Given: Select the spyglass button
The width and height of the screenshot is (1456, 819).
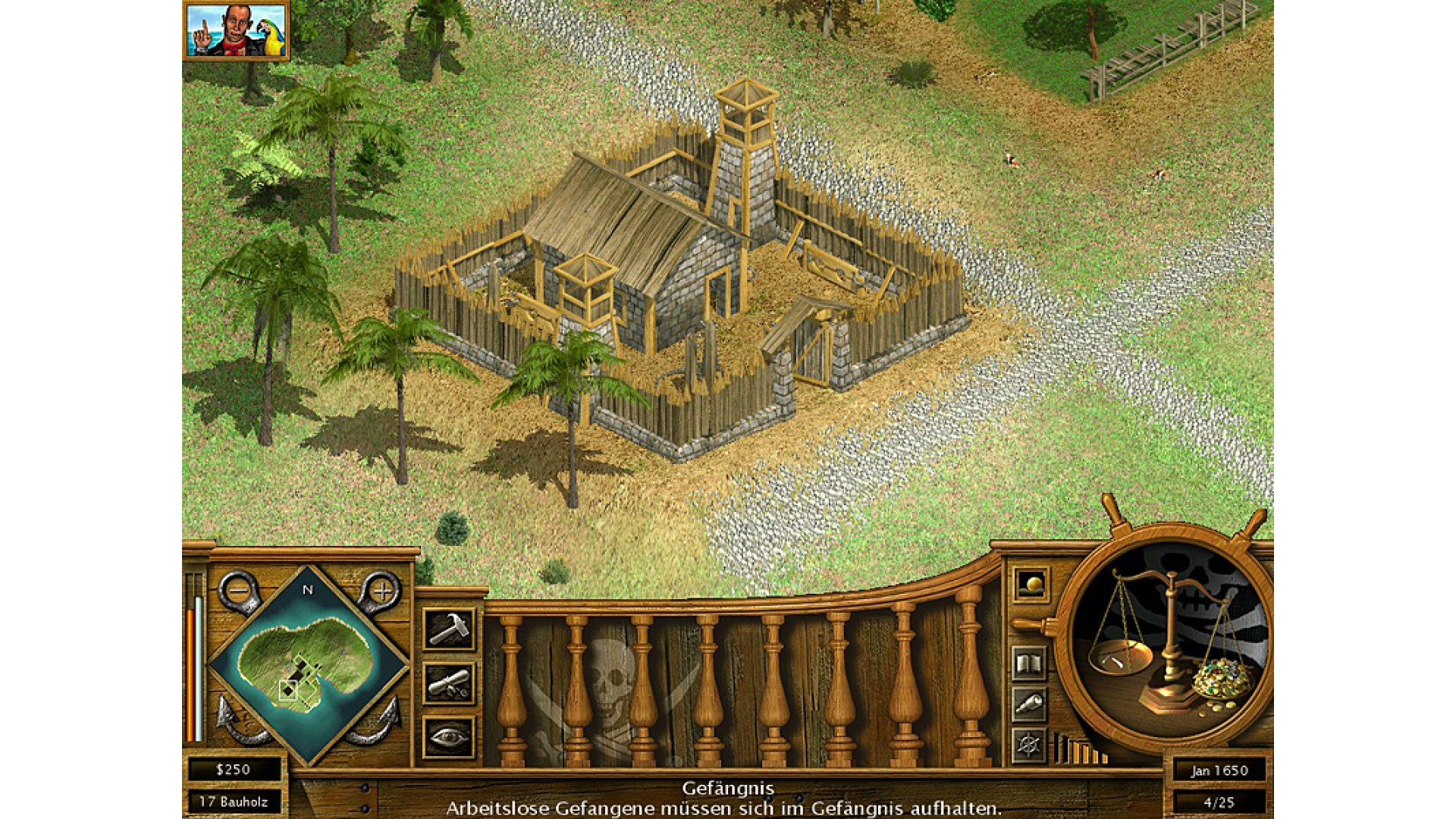Looking at the screenshot, I should point(1029,704).
